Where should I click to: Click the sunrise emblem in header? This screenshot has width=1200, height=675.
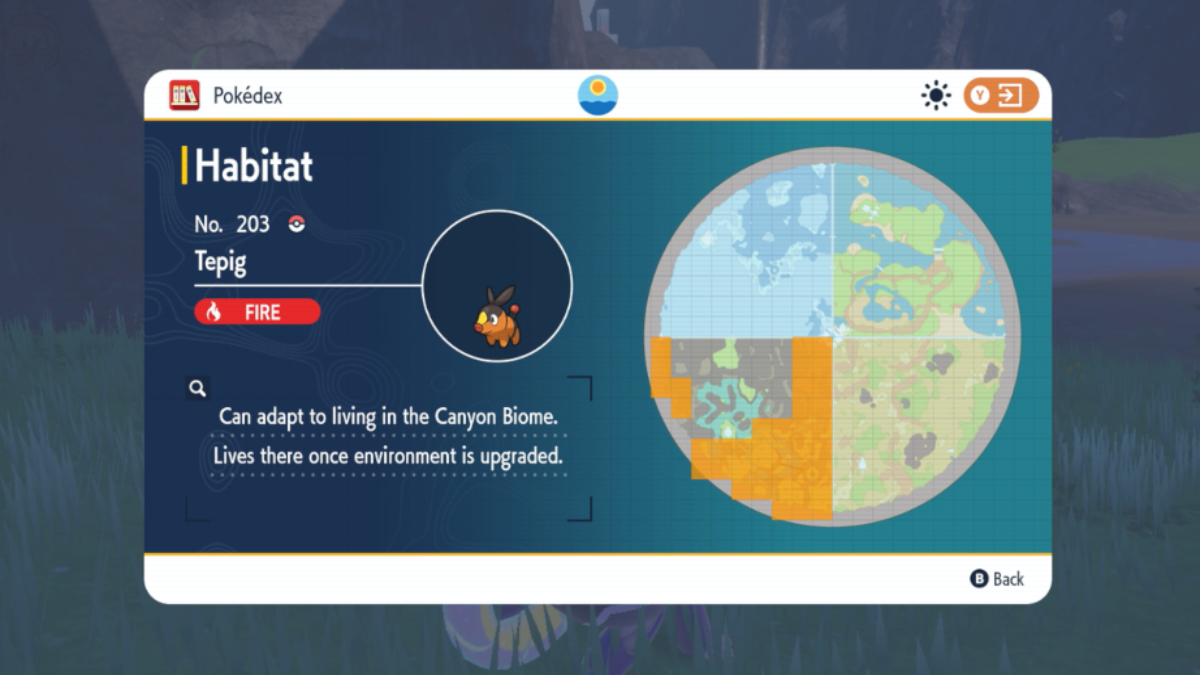598,96
